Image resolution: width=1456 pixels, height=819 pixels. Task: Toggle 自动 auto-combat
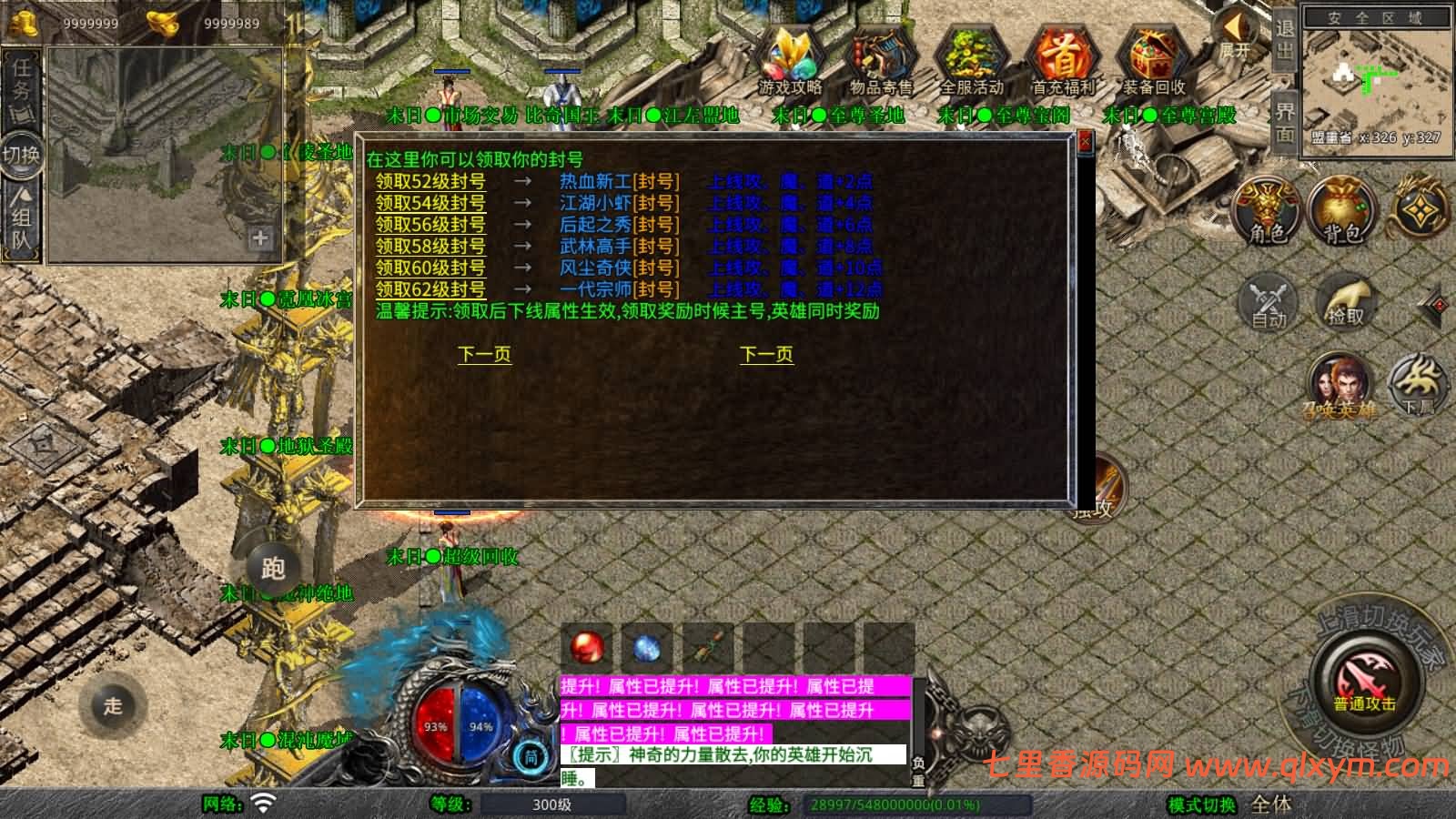[1268, 300]
